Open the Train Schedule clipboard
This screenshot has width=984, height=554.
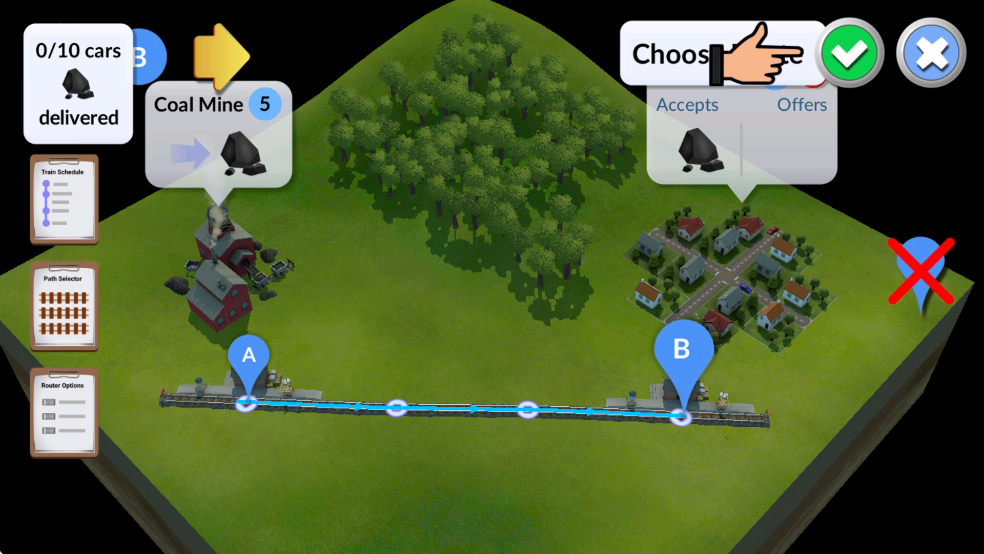pyautogui.click(x=65, y=199)
